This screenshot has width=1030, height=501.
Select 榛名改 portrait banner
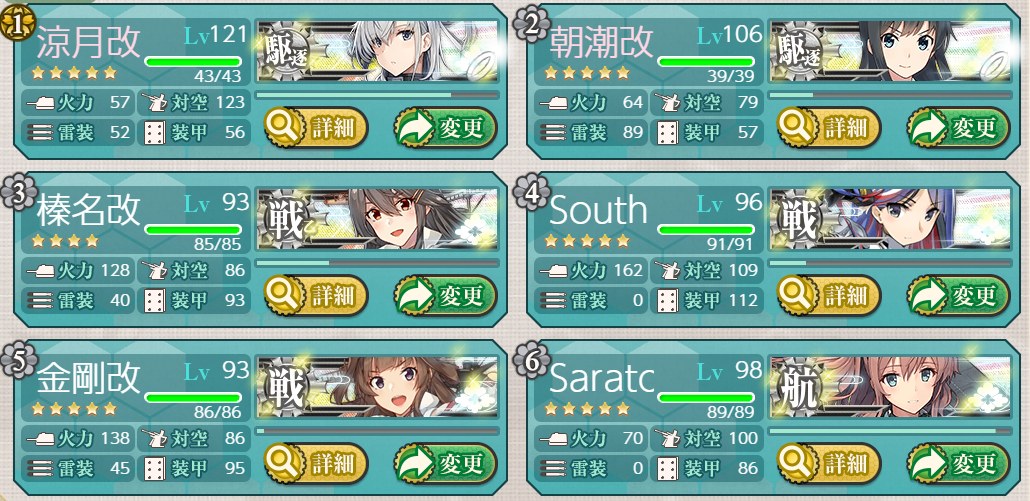(x=377, y=220)
